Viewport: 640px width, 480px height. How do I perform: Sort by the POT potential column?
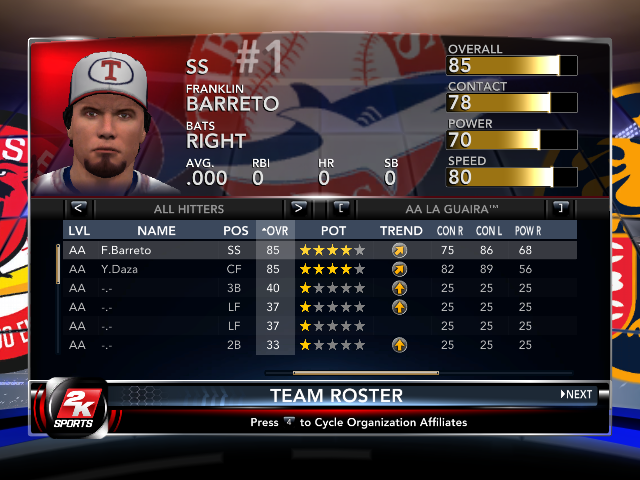pyautogui.click(x=333, y=231)
